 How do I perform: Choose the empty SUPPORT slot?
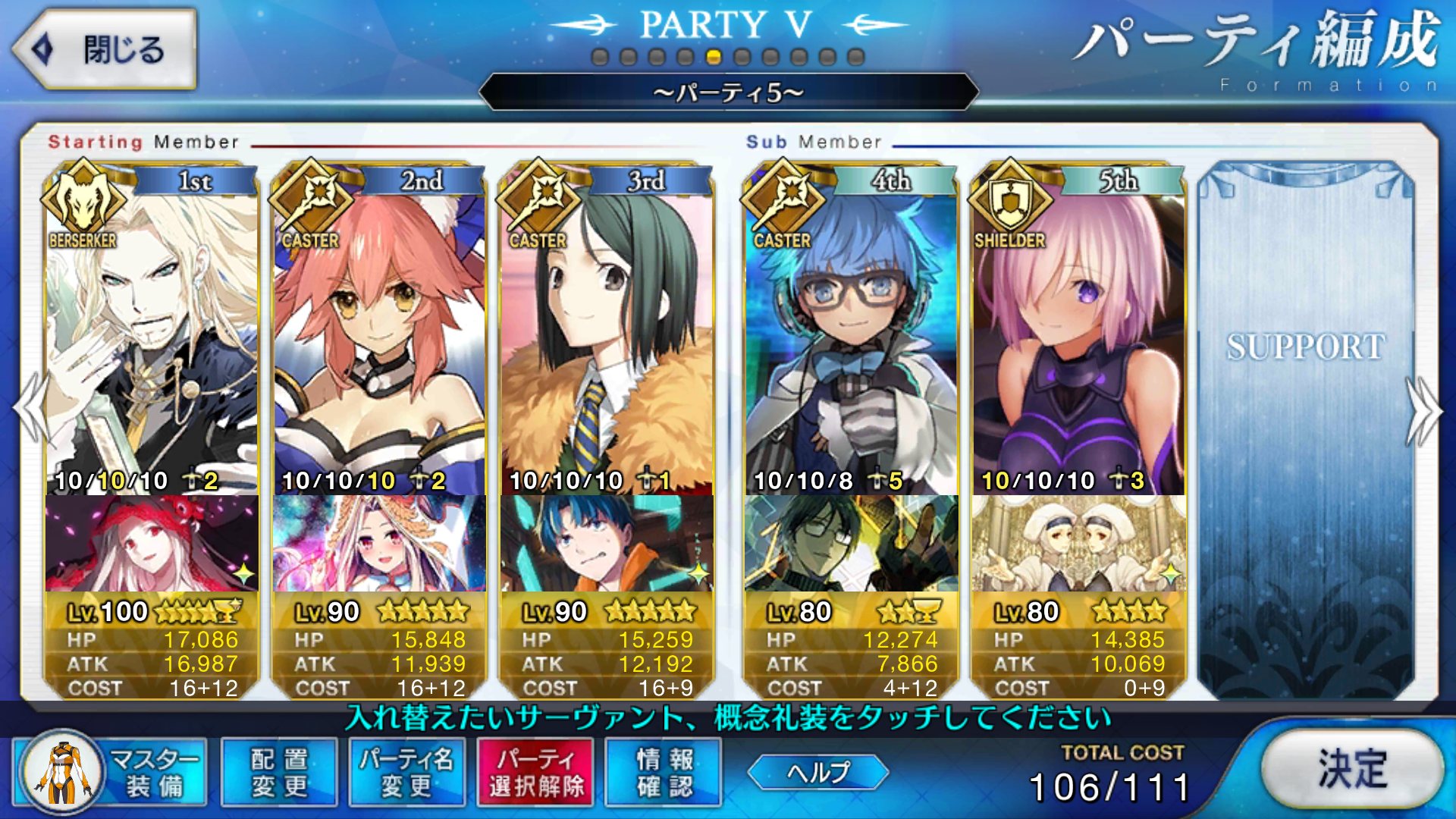pyautogui.click(x=1306, y=425)
